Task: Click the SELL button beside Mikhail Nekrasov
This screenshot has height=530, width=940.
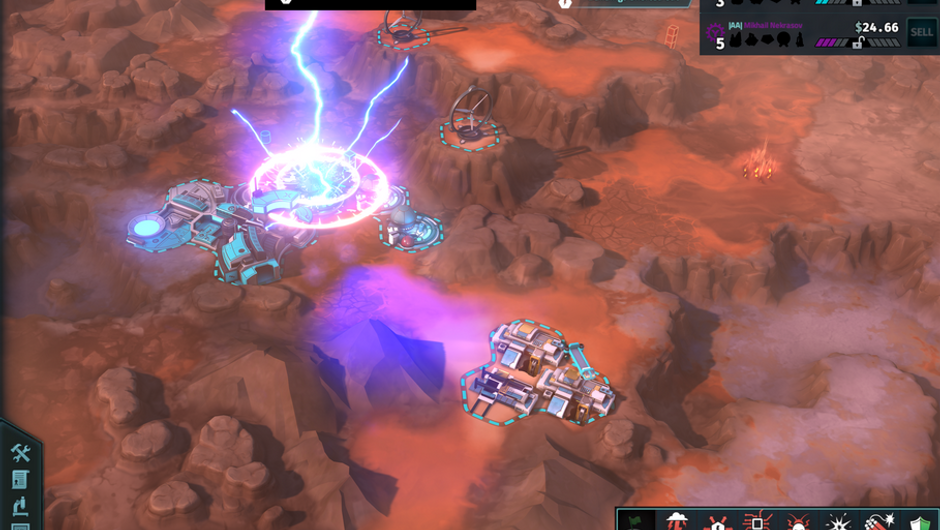Action: (921, 33)
